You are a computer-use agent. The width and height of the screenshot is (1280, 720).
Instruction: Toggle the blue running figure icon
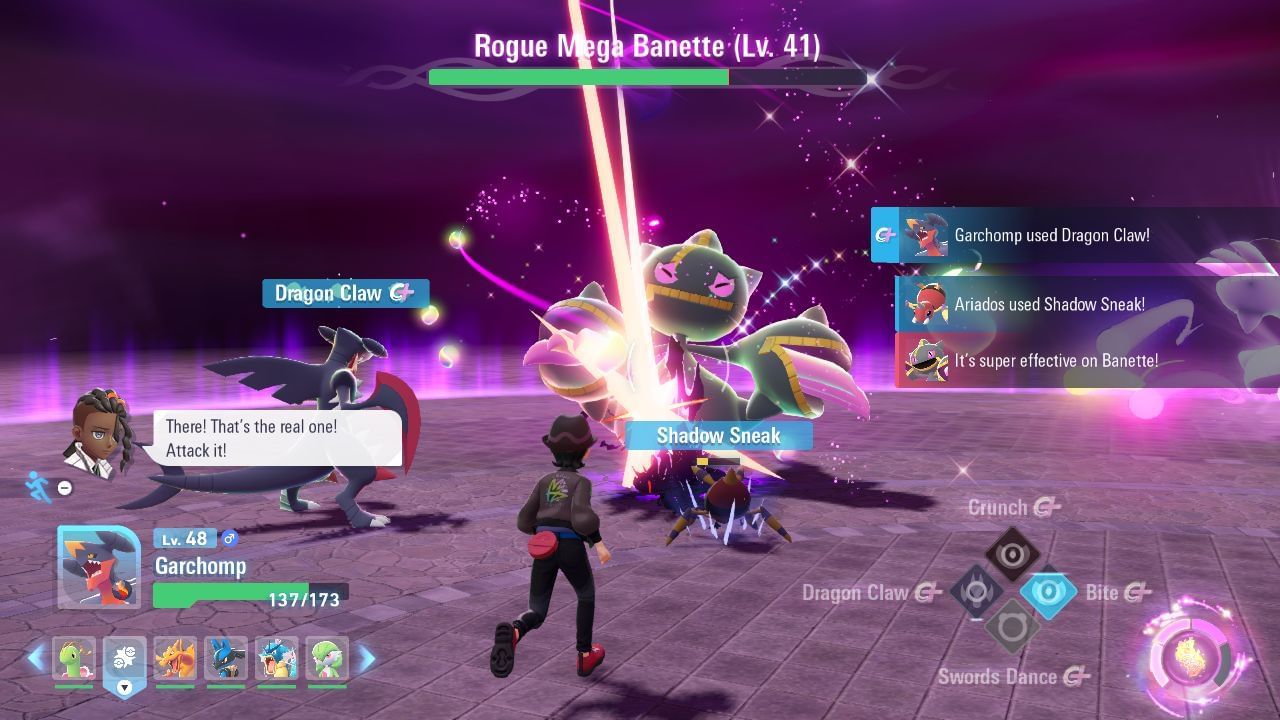coord(39,485)
